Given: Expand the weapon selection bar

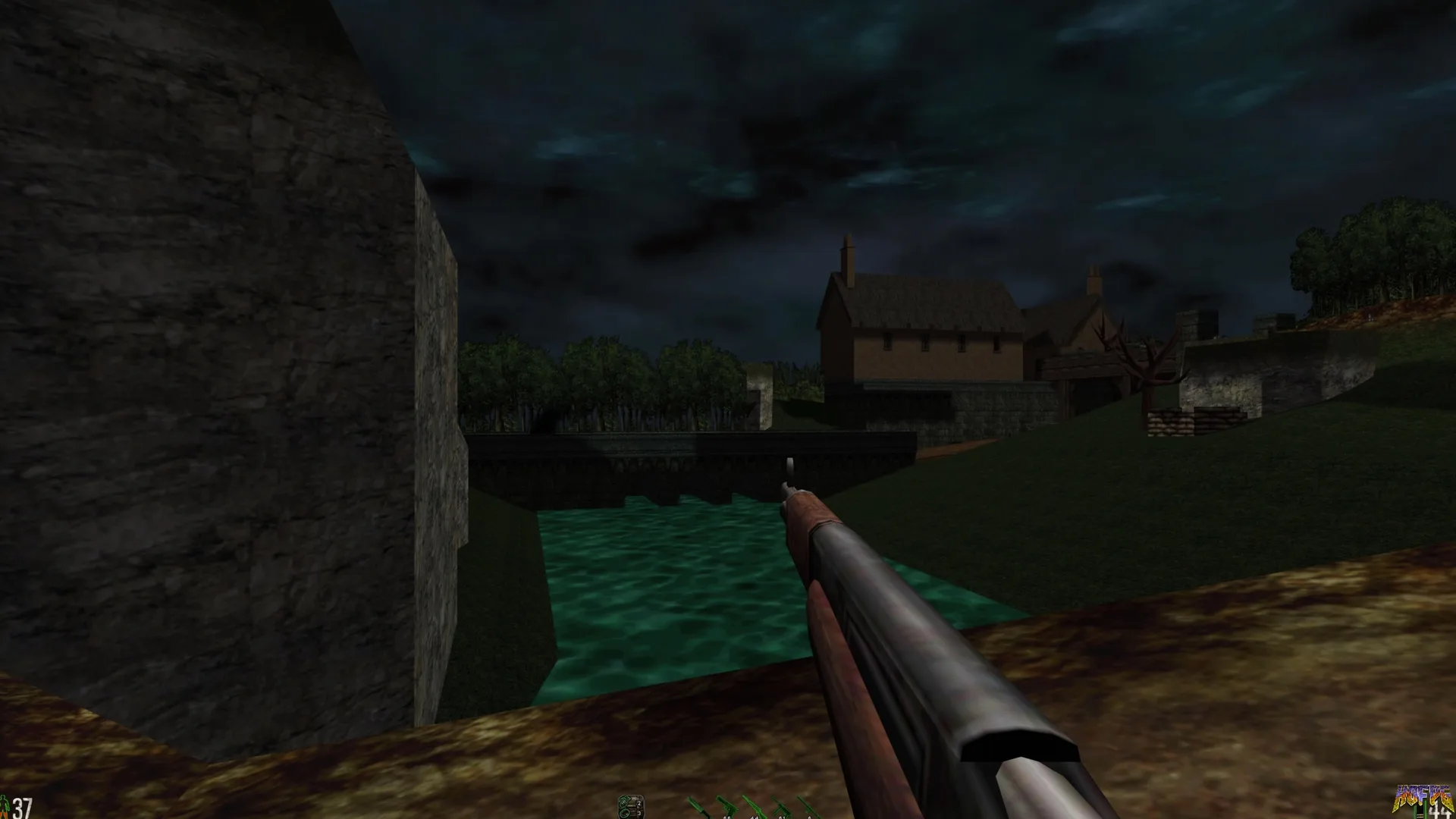Looking at the screenshot, I should click(x=755, y=808).
